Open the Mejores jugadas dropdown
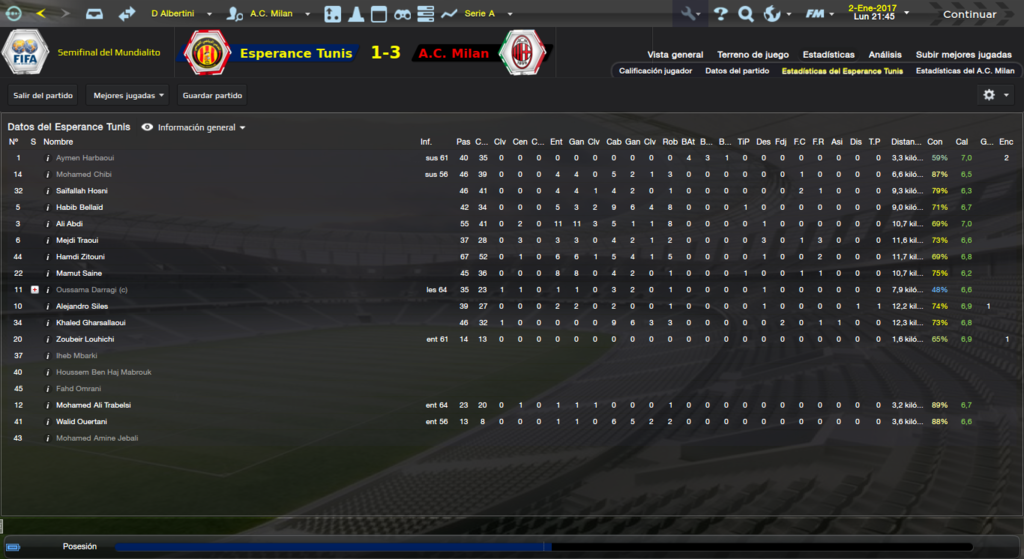Screen dimensions: 1024x559 click(128, 96)
